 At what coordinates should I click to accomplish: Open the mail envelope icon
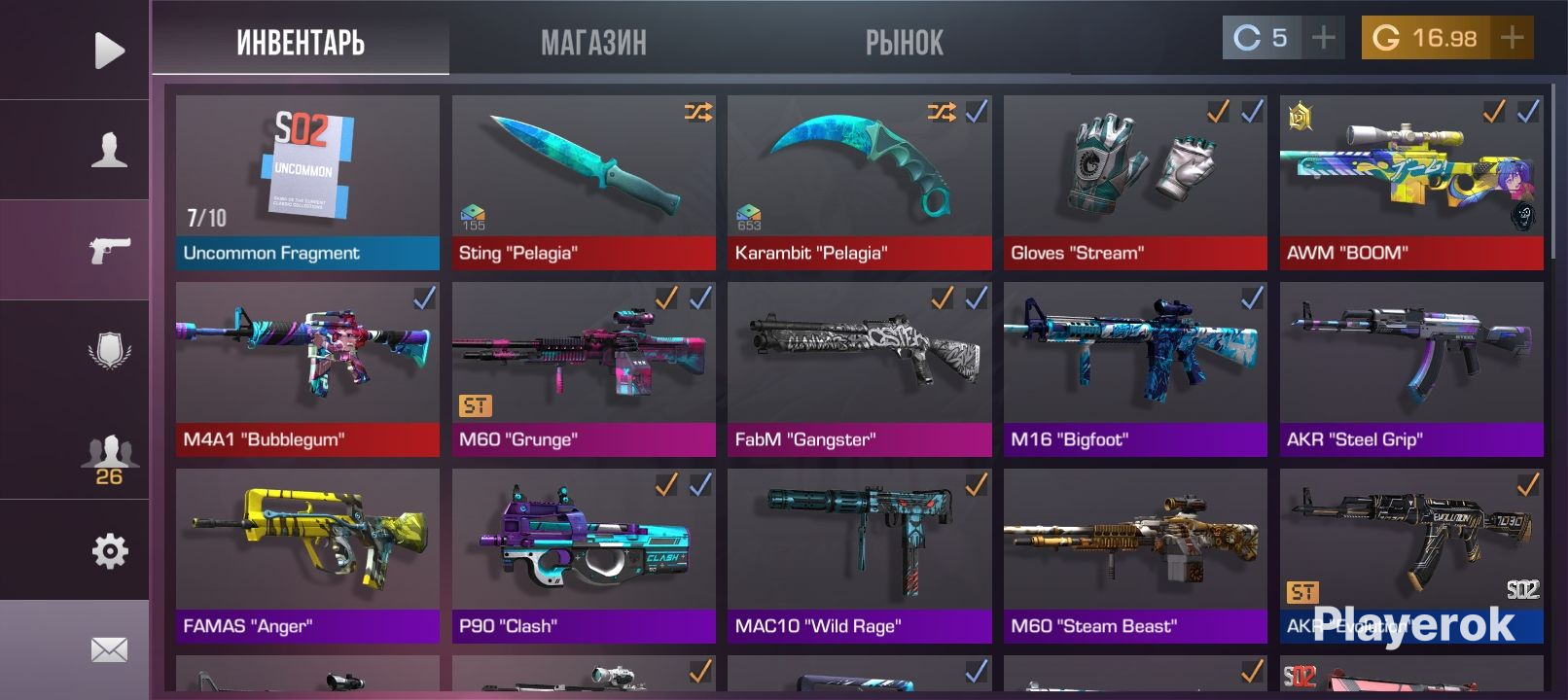(109, 649)
